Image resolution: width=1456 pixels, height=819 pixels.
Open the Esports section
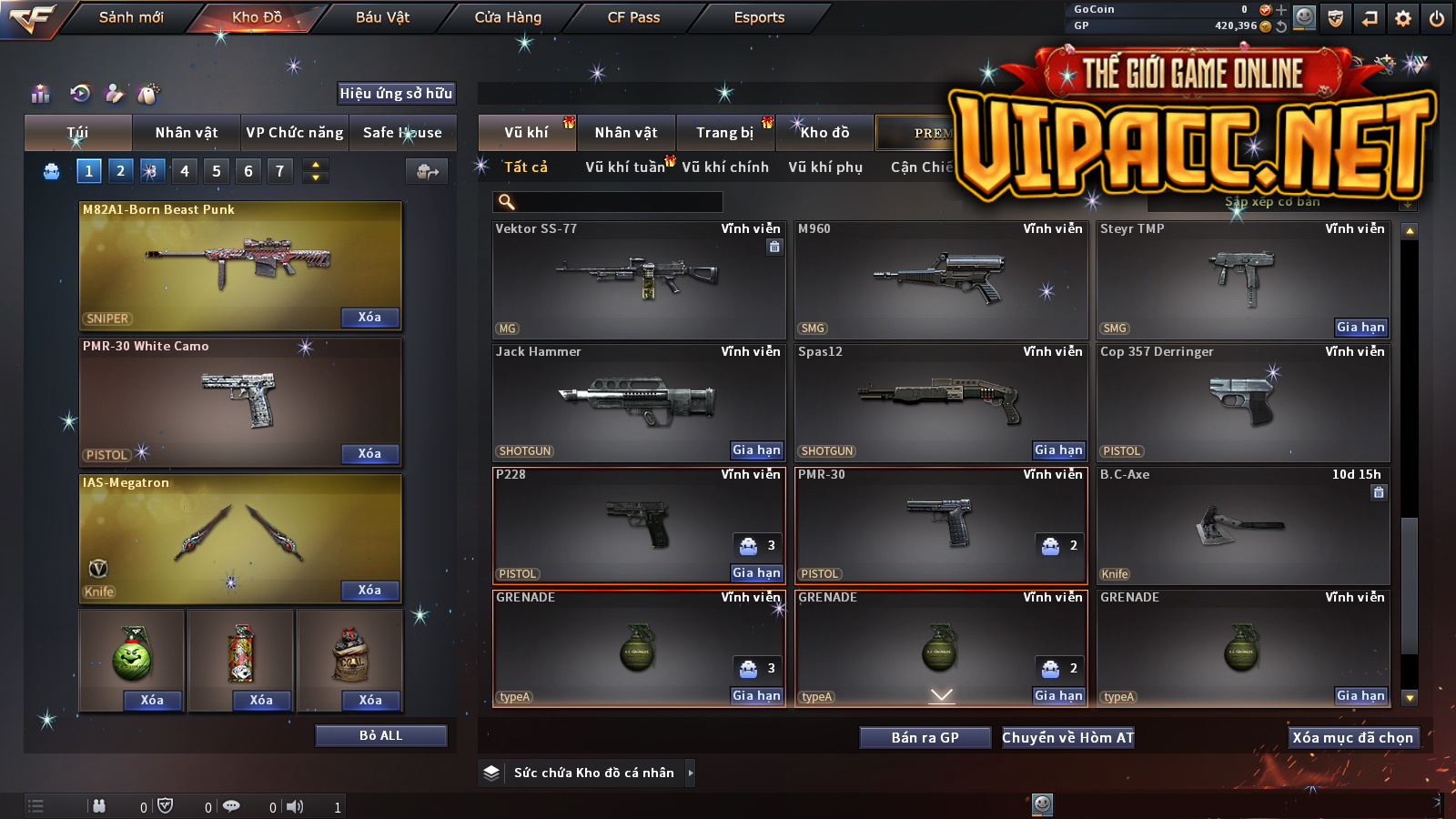[x=759, y=17]
